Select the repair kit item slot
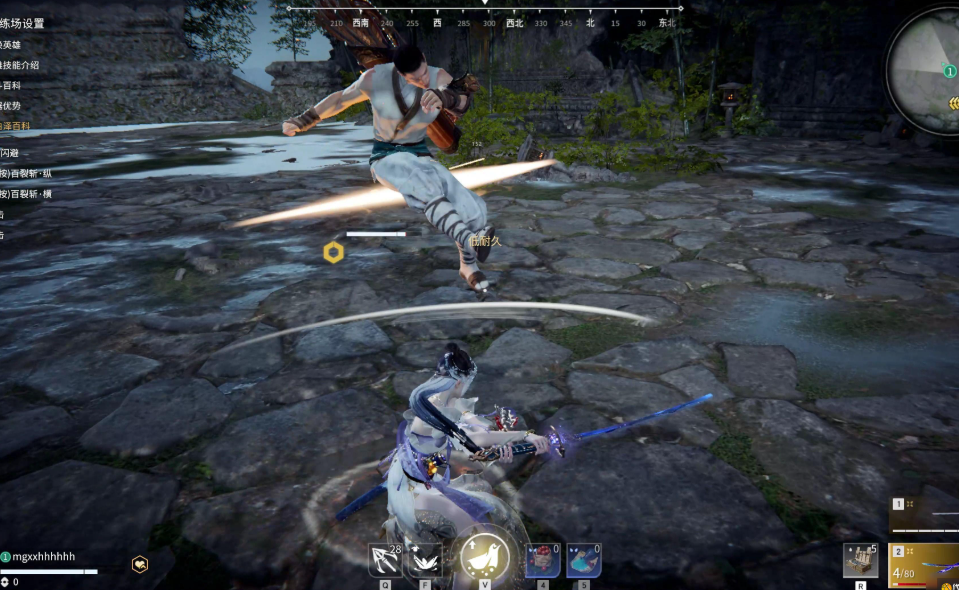 [860, 560]
